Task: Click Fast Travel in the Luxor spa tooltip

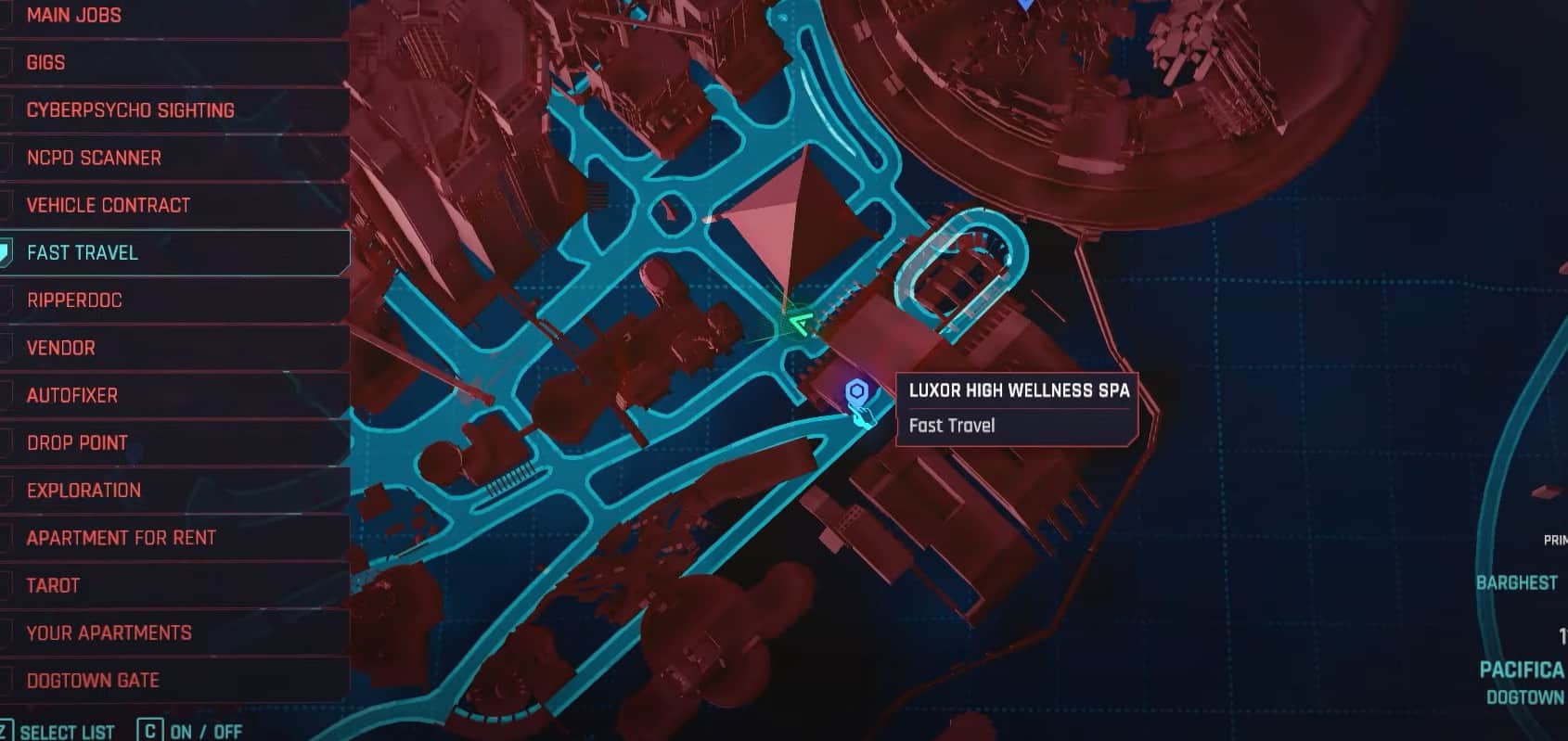Action: (950, 425)
